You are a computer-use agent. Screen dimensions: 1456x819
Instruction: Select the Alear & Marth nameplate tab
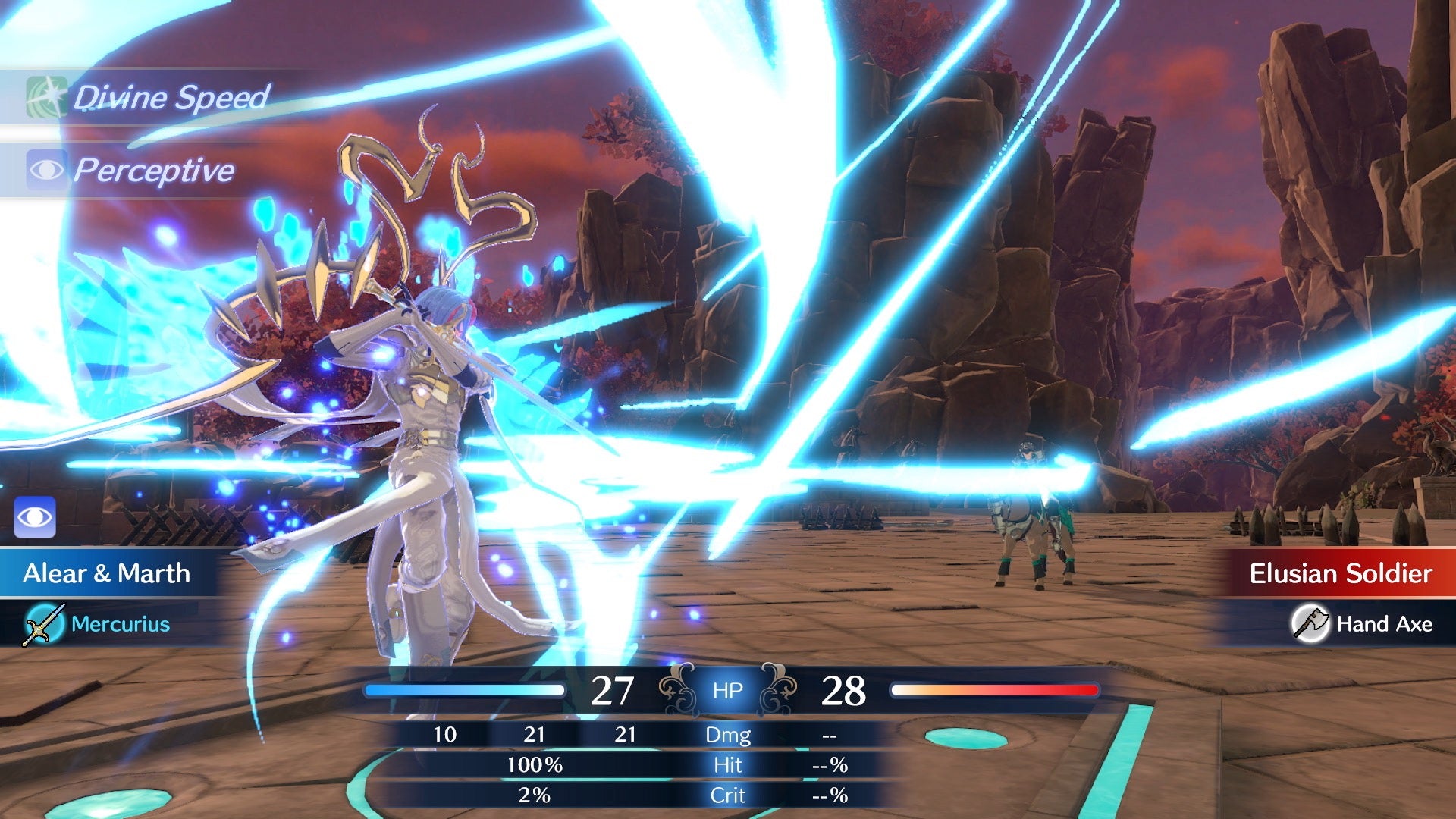click(x=106, y=574)
